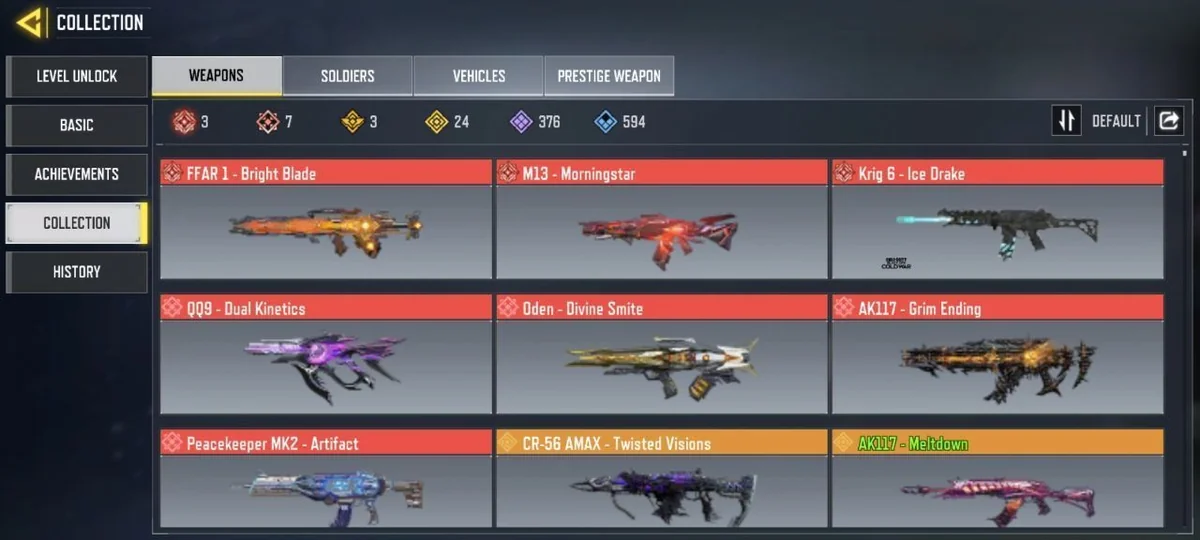Go back using the yellow arrow button
The height and width of the screenshot is (540, 1200).
(29, 22)
